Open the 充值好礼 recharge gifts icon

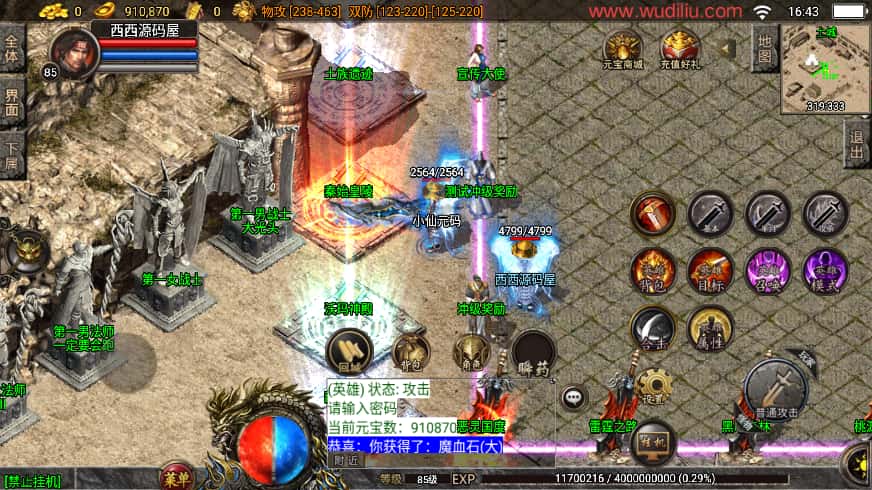coord(680,48)
